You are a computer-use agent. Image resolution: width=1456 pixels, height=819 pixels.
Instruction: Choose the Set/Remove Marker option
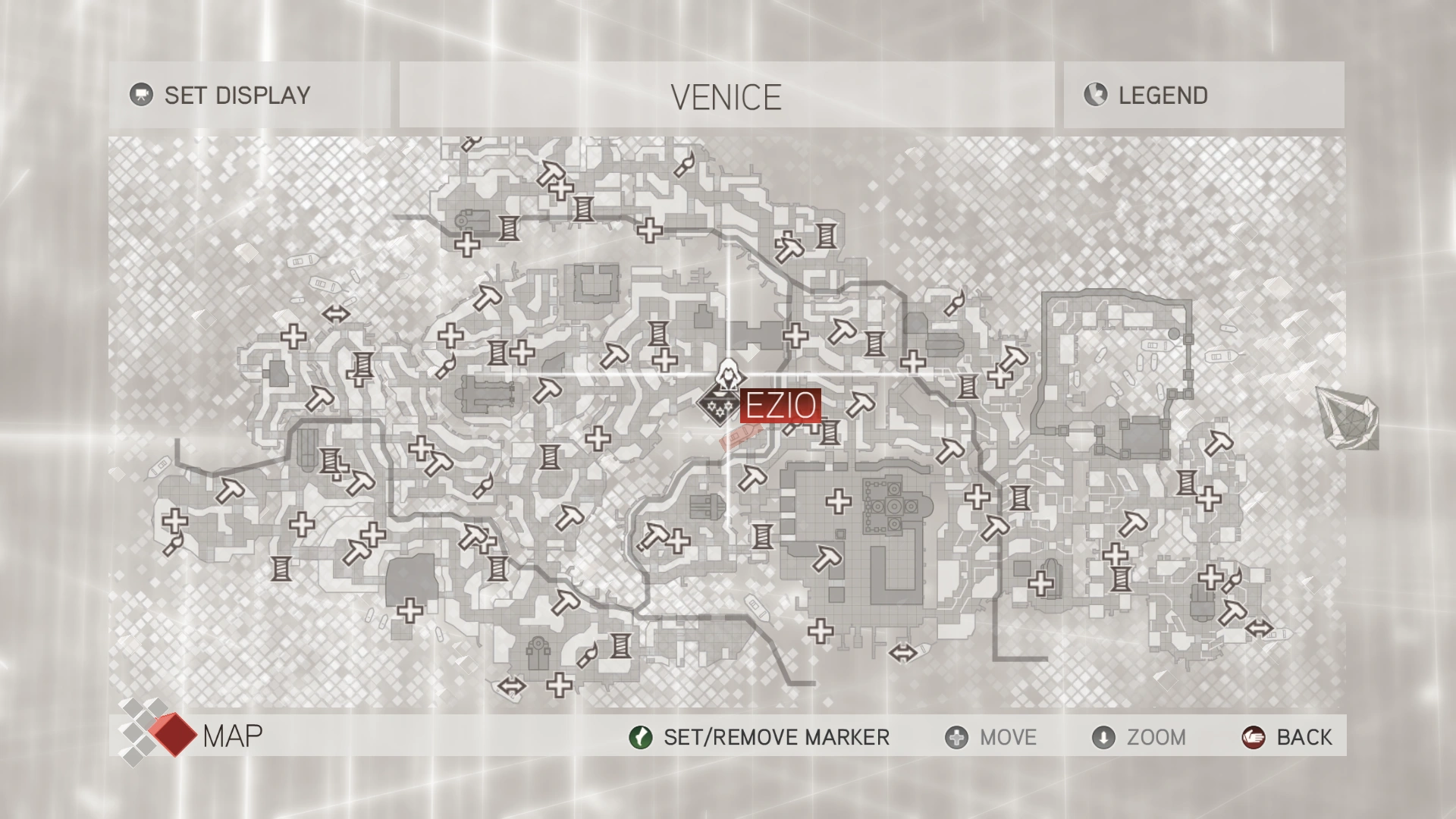pos(760,737)
